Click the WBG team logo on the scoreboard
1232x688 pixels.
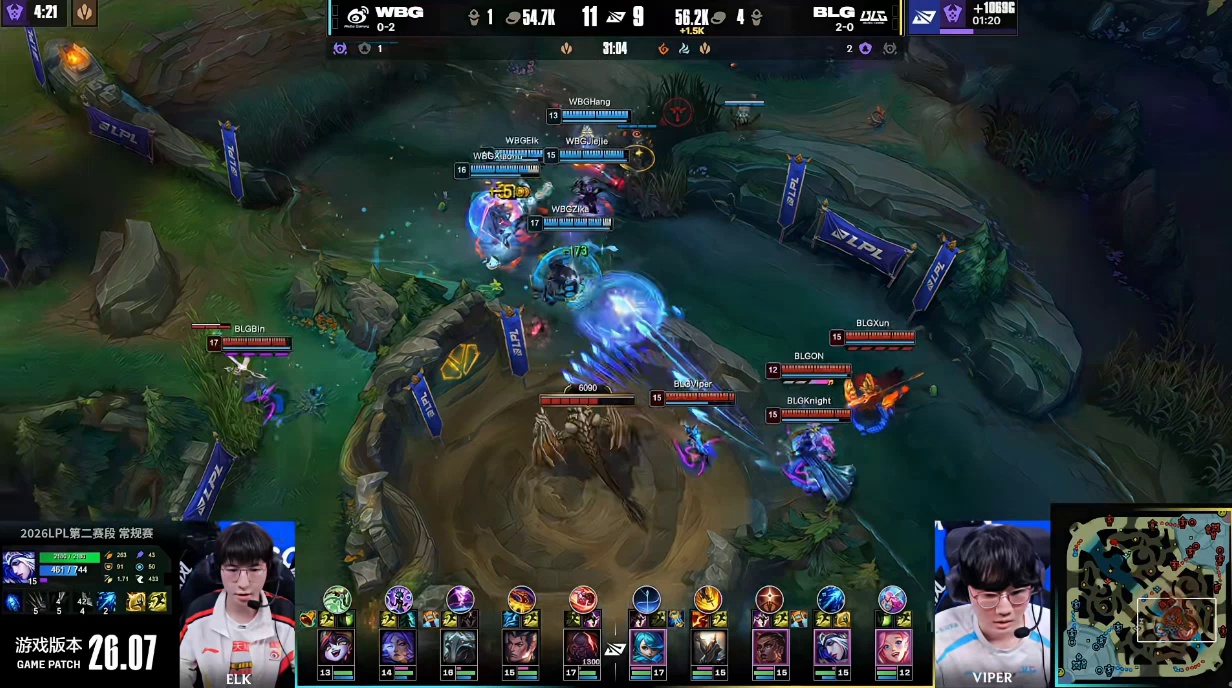(x=357, y=17)
